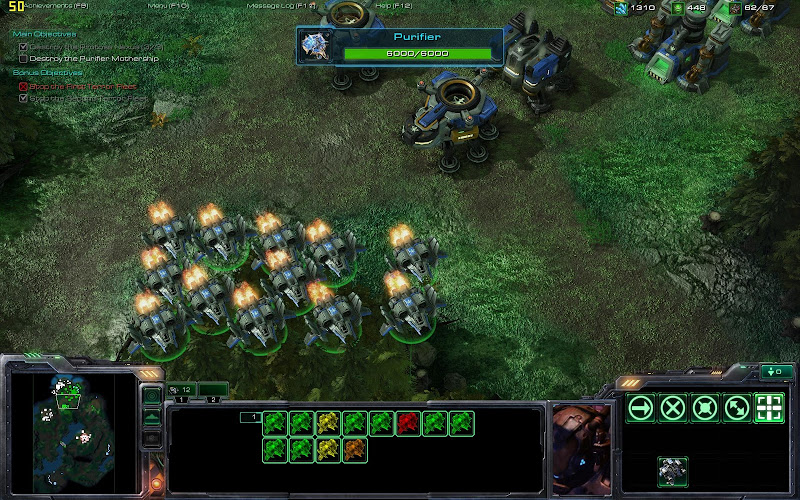The width and height of the screenshot is (800, 500).
Task: Choose the Patrol command
Action: point(737,407)
